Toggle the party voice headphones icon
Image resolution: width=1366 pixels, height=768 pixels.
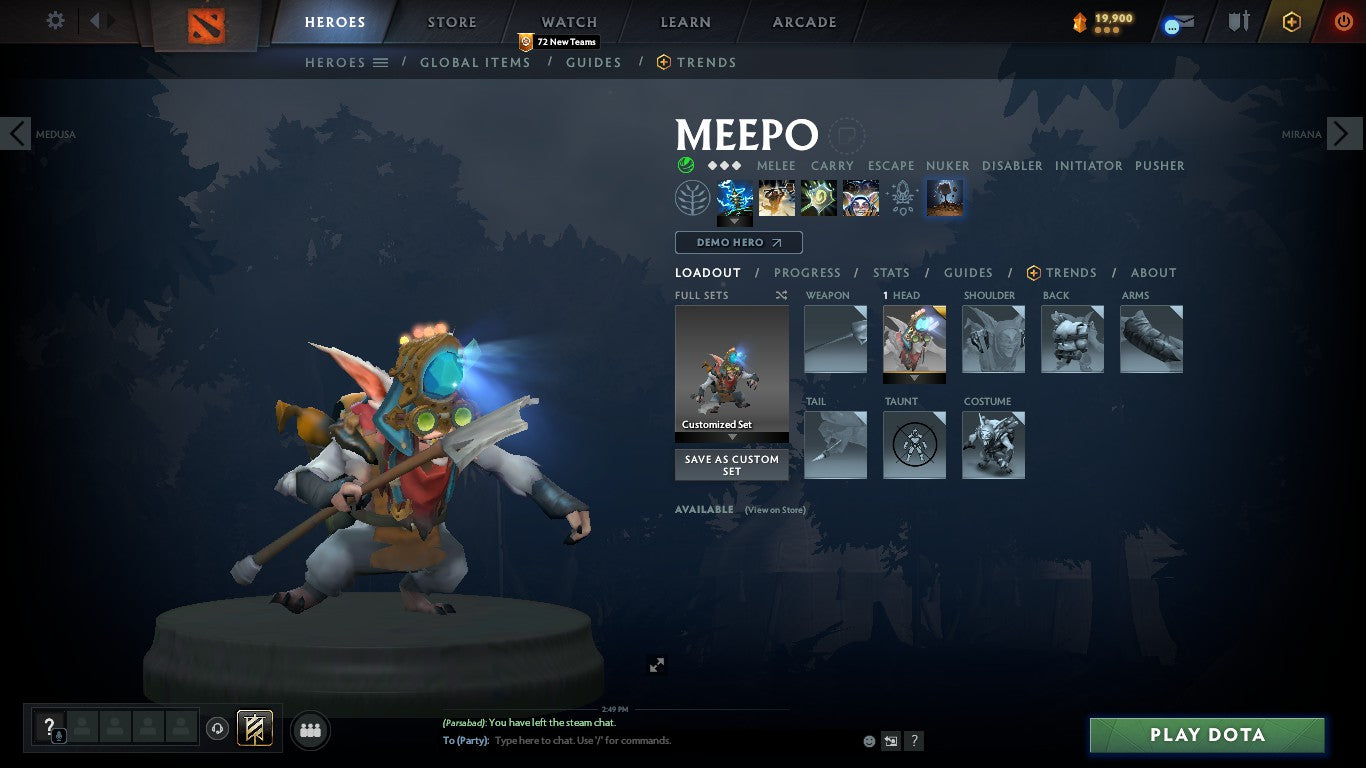pyautogui.click(x=217, y=728)
